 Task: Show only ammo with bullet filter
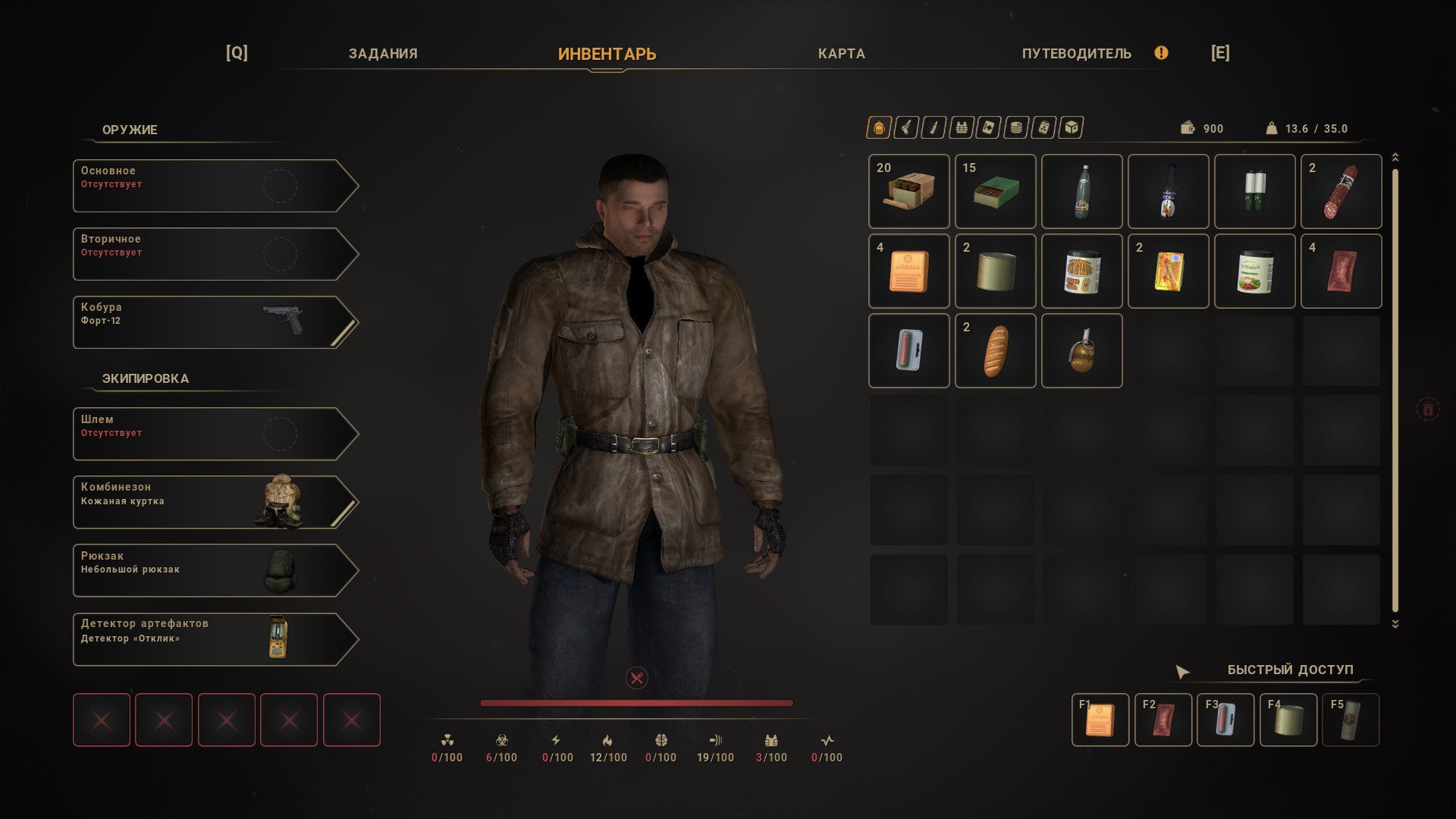[934, 128]
